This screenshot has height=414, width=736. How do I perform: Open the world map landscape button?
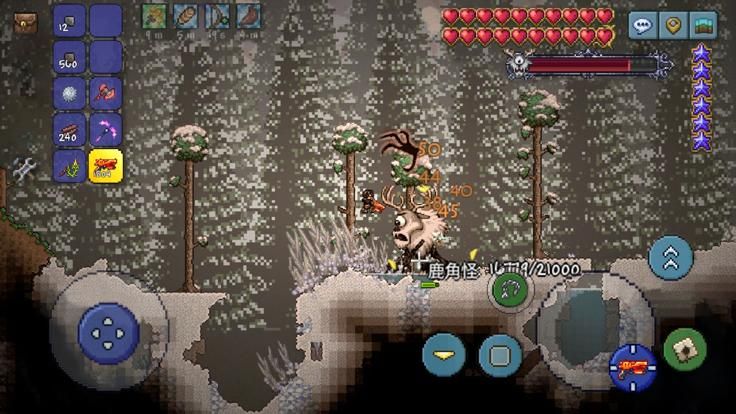click(x=703, y=26)
